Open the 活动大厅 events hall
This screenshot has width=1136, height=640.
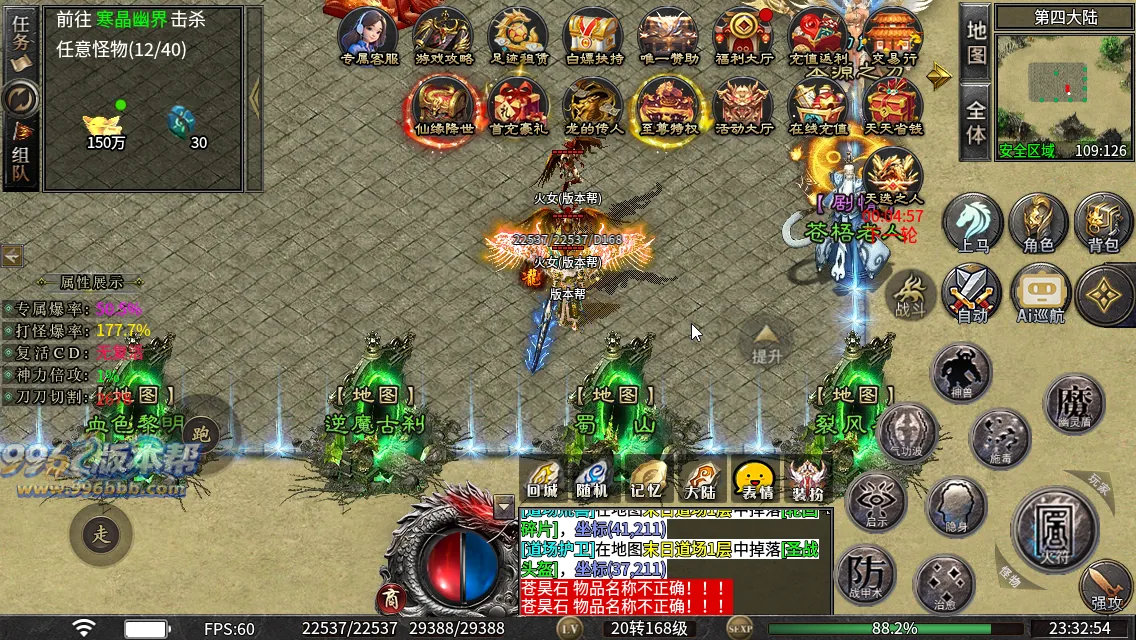point(743,105)
